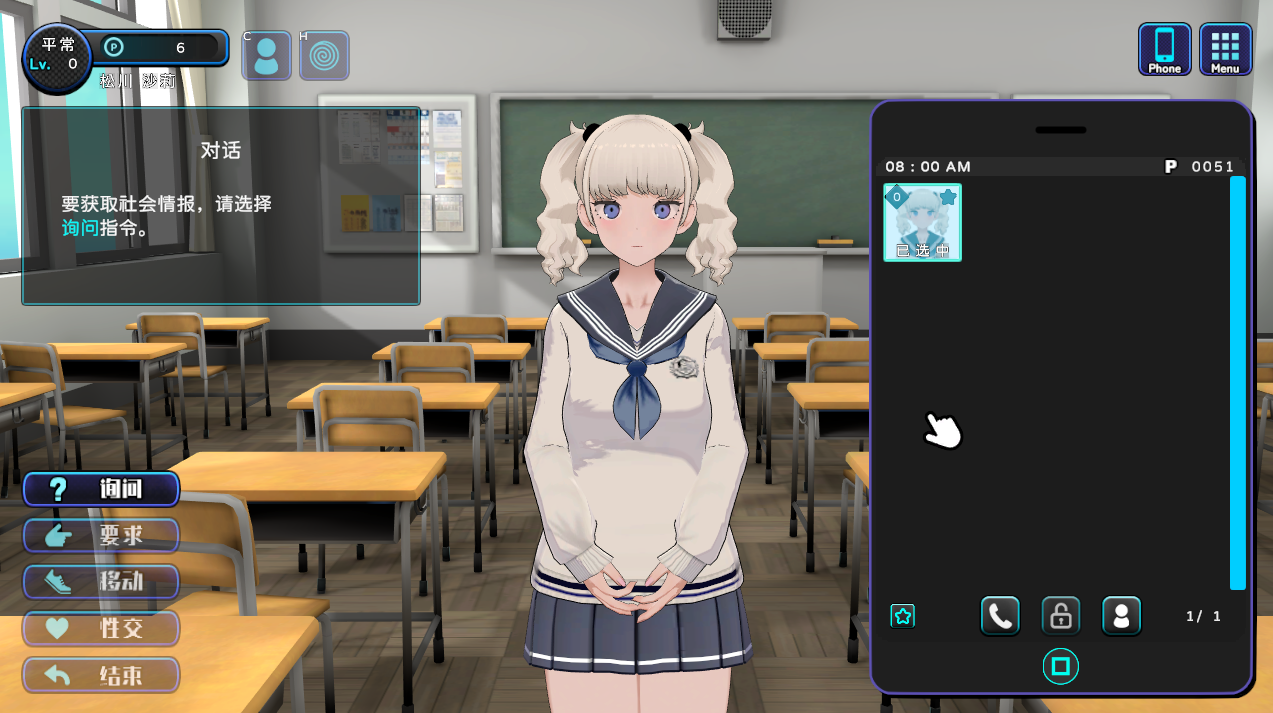1273x713 pixels.
Task: Tap the phone's square home button
Action: 1061,666
